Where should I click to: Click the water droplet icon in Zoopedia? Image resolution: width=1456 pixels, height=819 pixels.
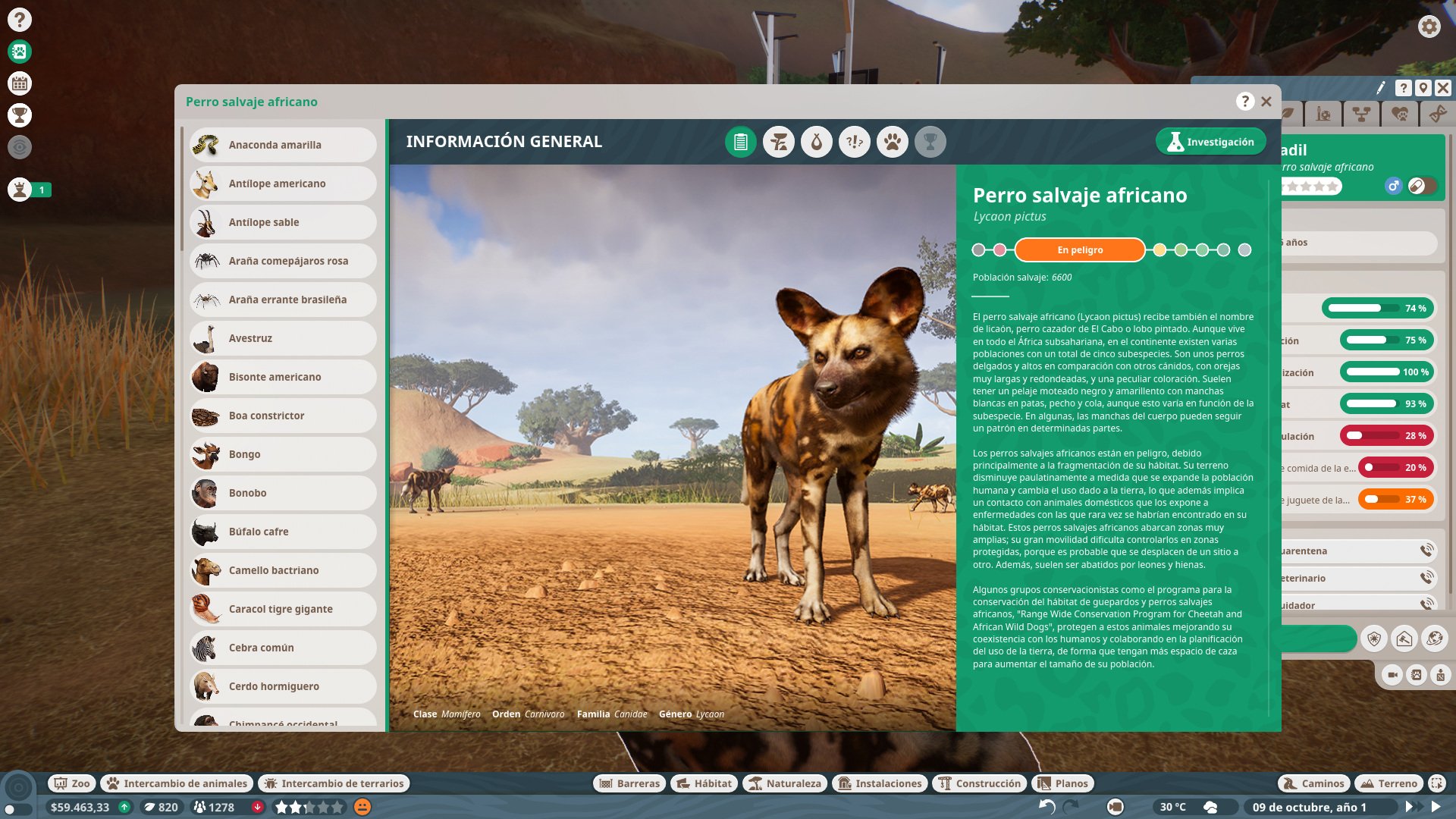point(816,141)
